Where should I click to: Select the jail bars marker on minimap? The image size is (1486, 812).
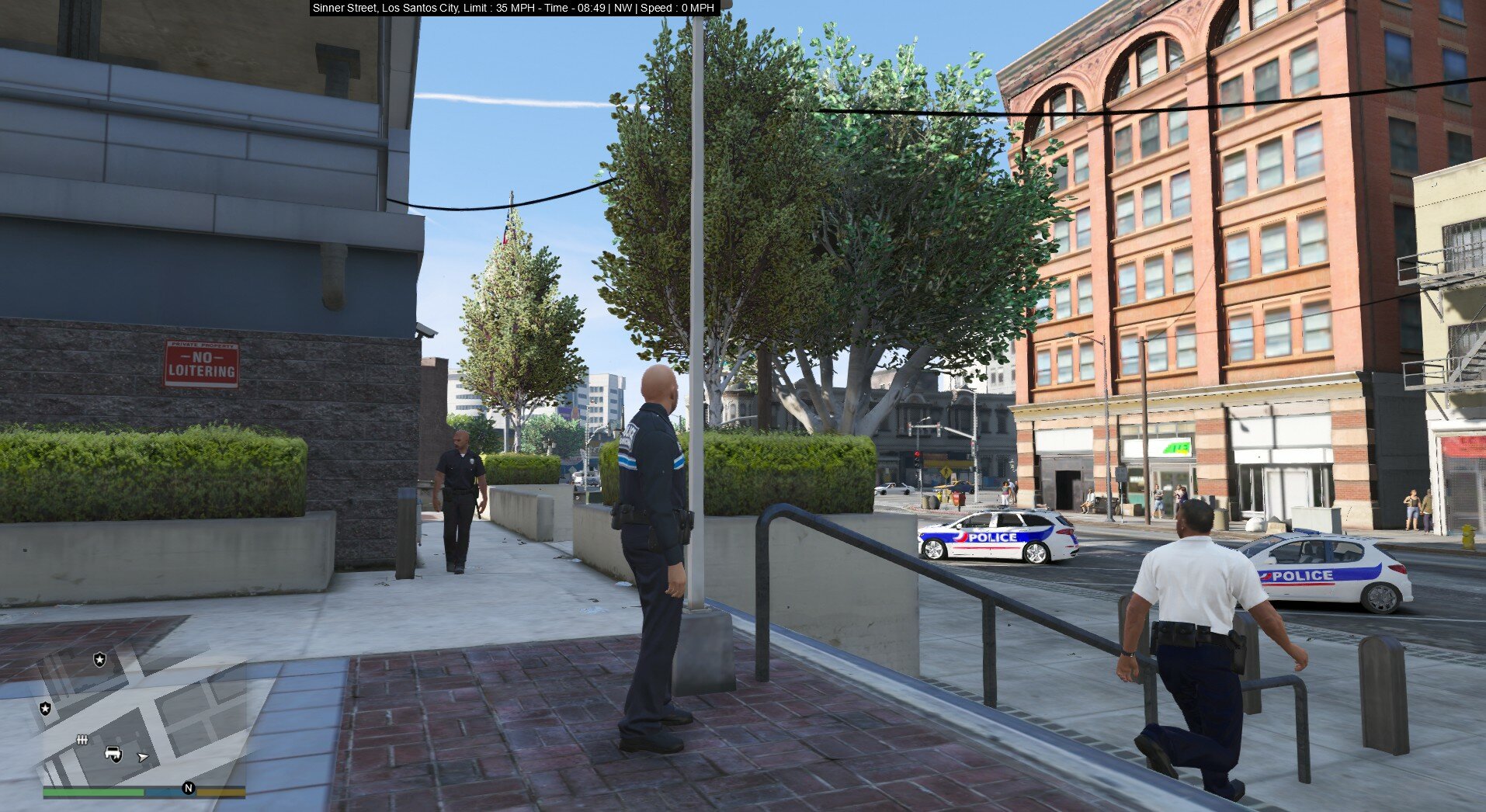(82, 740)
